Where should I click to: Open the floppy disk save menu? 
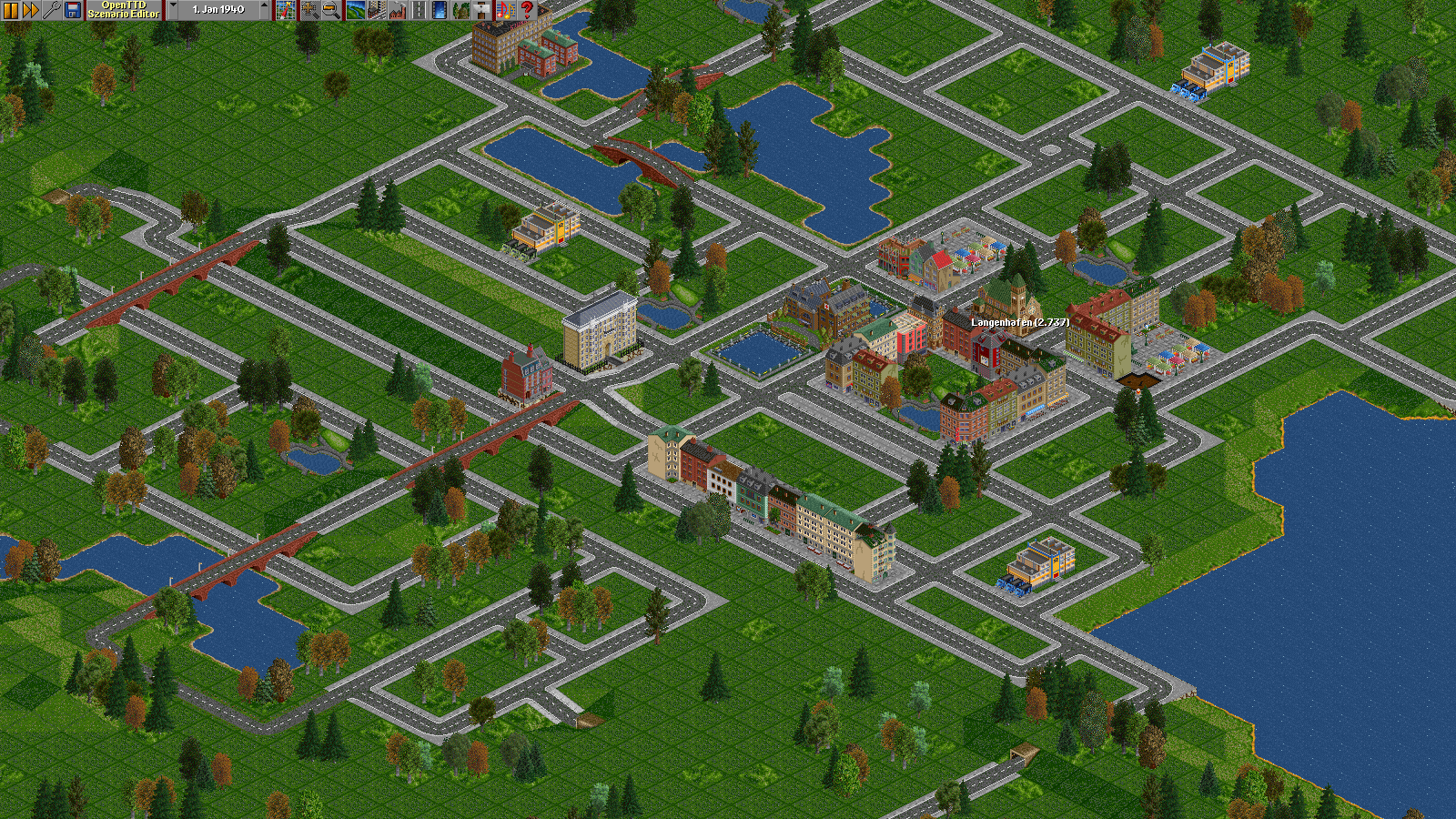pyautogui.click(x=73, y=10)
